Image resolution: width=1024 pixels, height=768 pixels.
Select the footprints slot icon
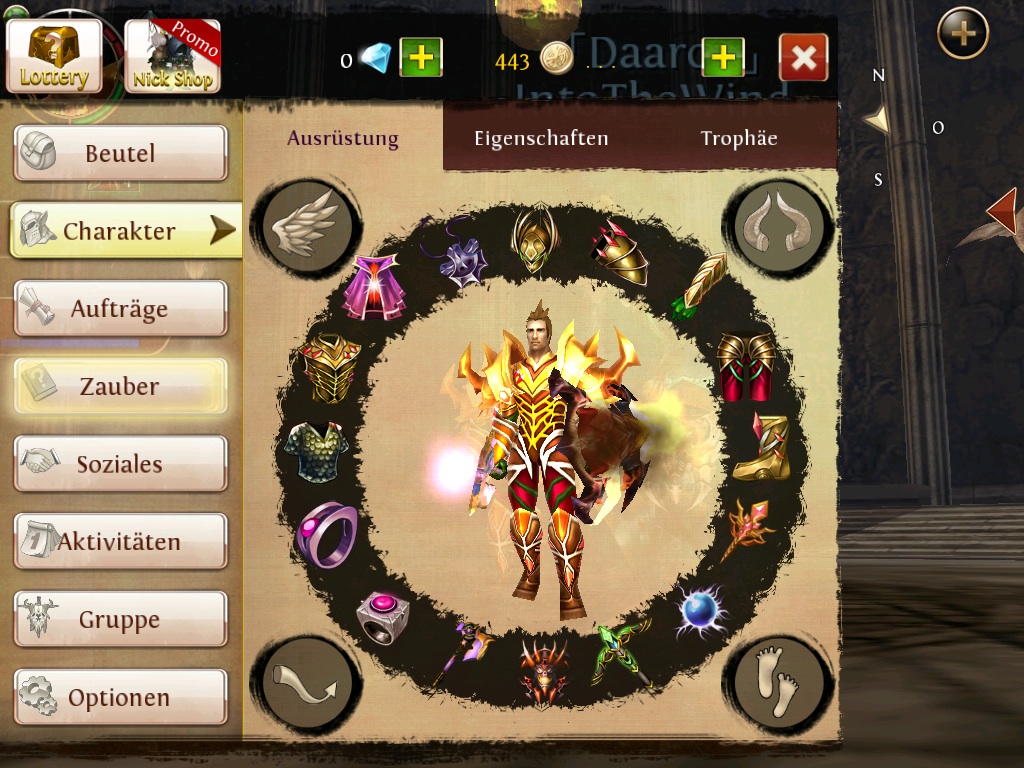(x=780, y=682)
